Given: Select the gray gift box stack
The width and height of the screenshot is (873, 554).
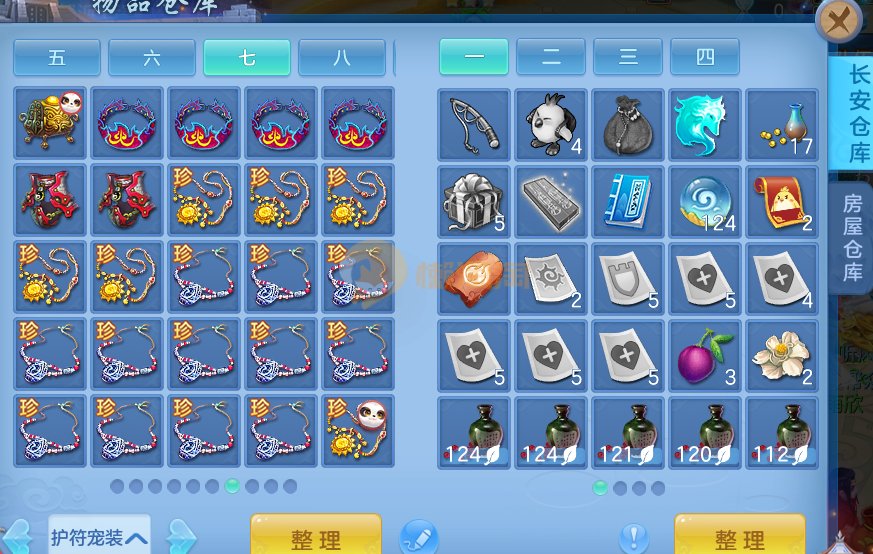Looking at the screenshot, I should [474, 201].
